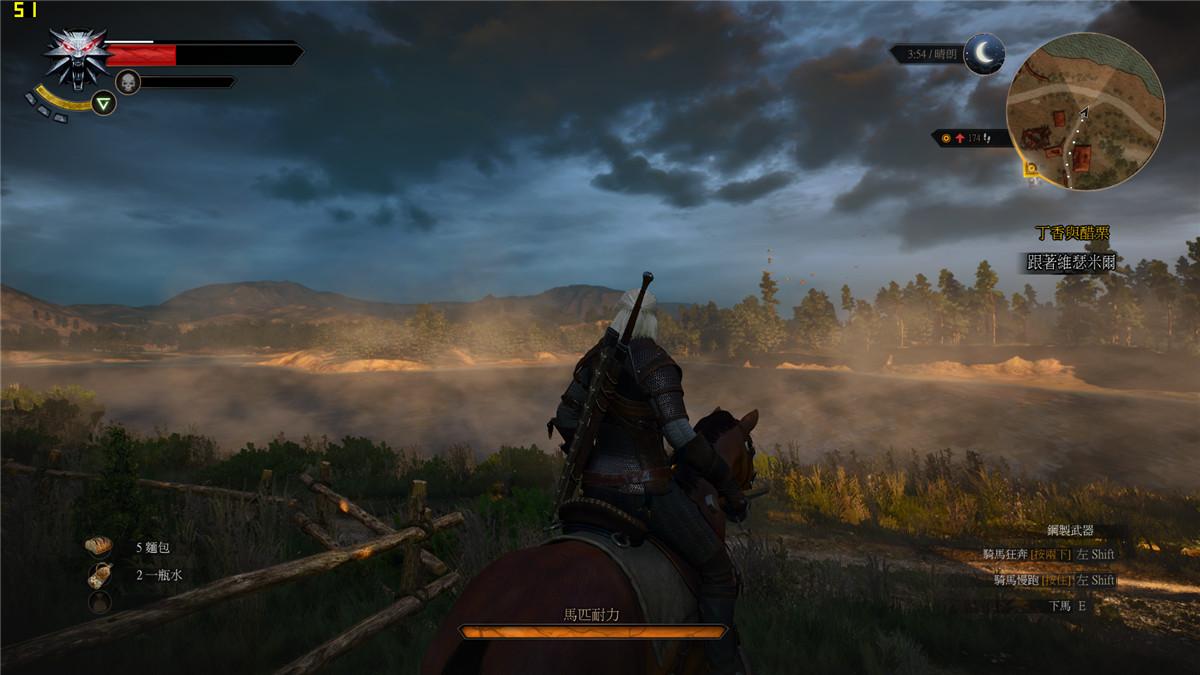Viewport: 1200px width, 675px height.
Task: Open the tracked quest 丁香與醋栗
Action: 1071,233
